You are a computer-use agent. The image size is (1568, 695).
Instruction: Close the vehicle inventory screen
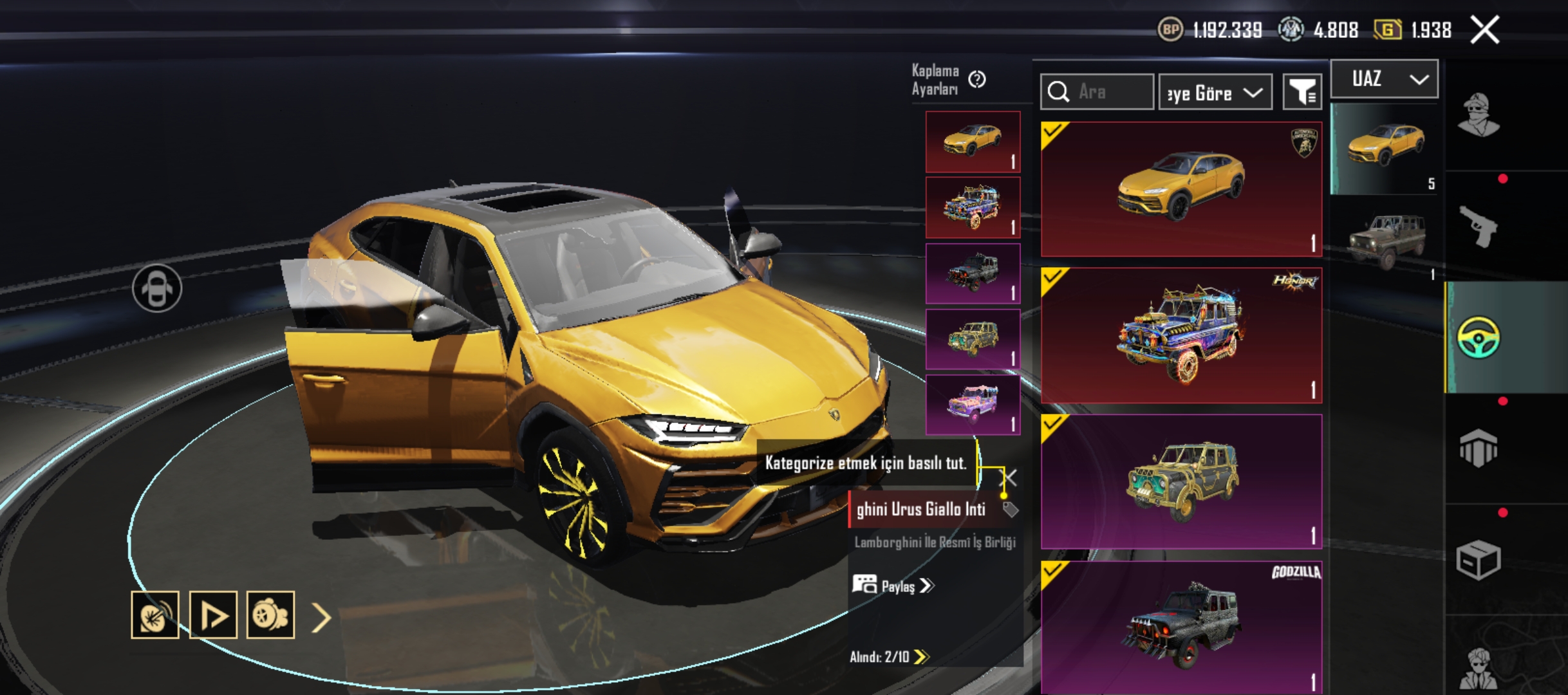(1485, 30)
